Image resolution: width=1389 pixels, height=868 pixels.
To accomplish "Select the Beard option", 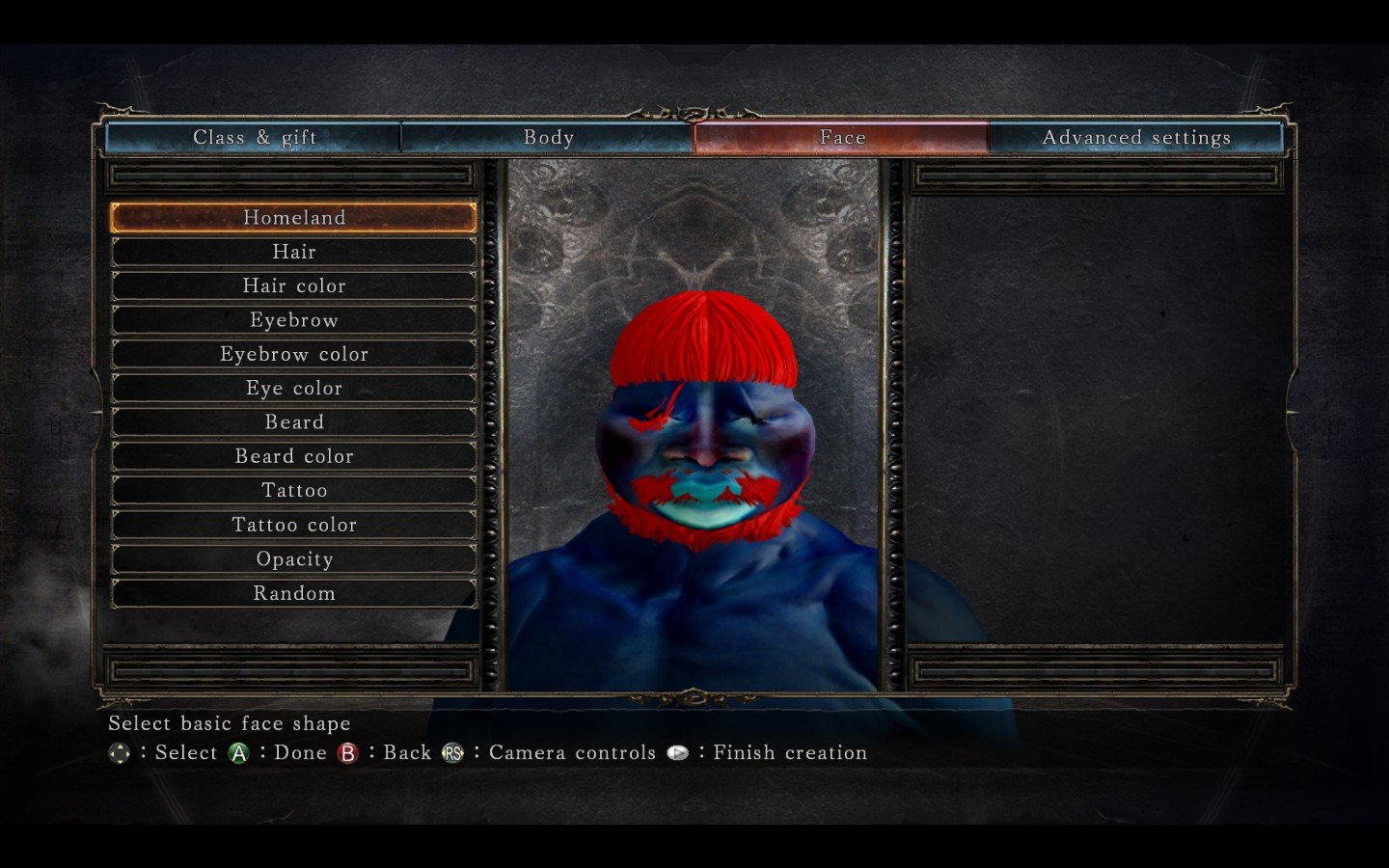I will pos(294,422).
